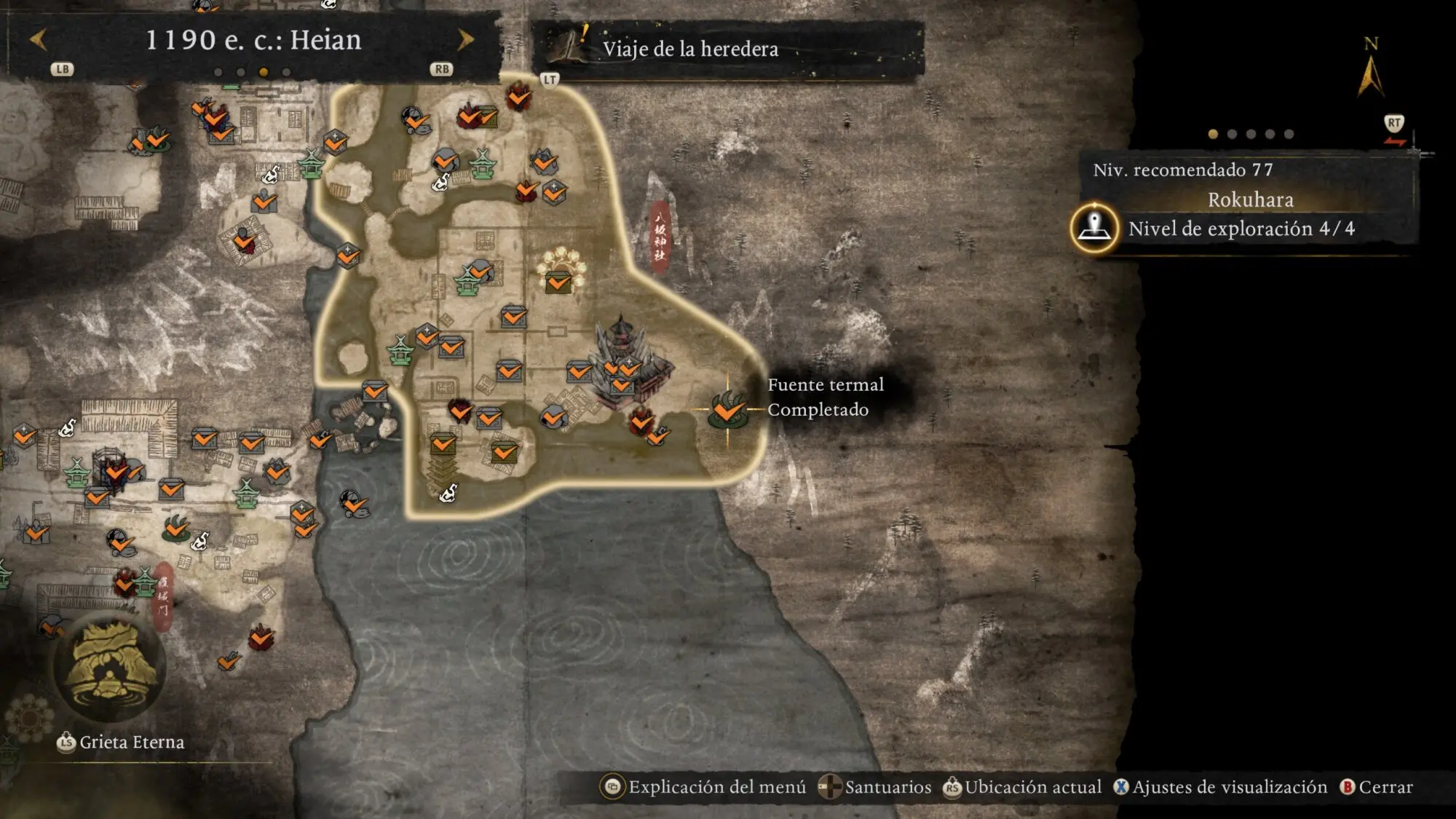Open Ajustes de visualización display settings

[1221, 787]
